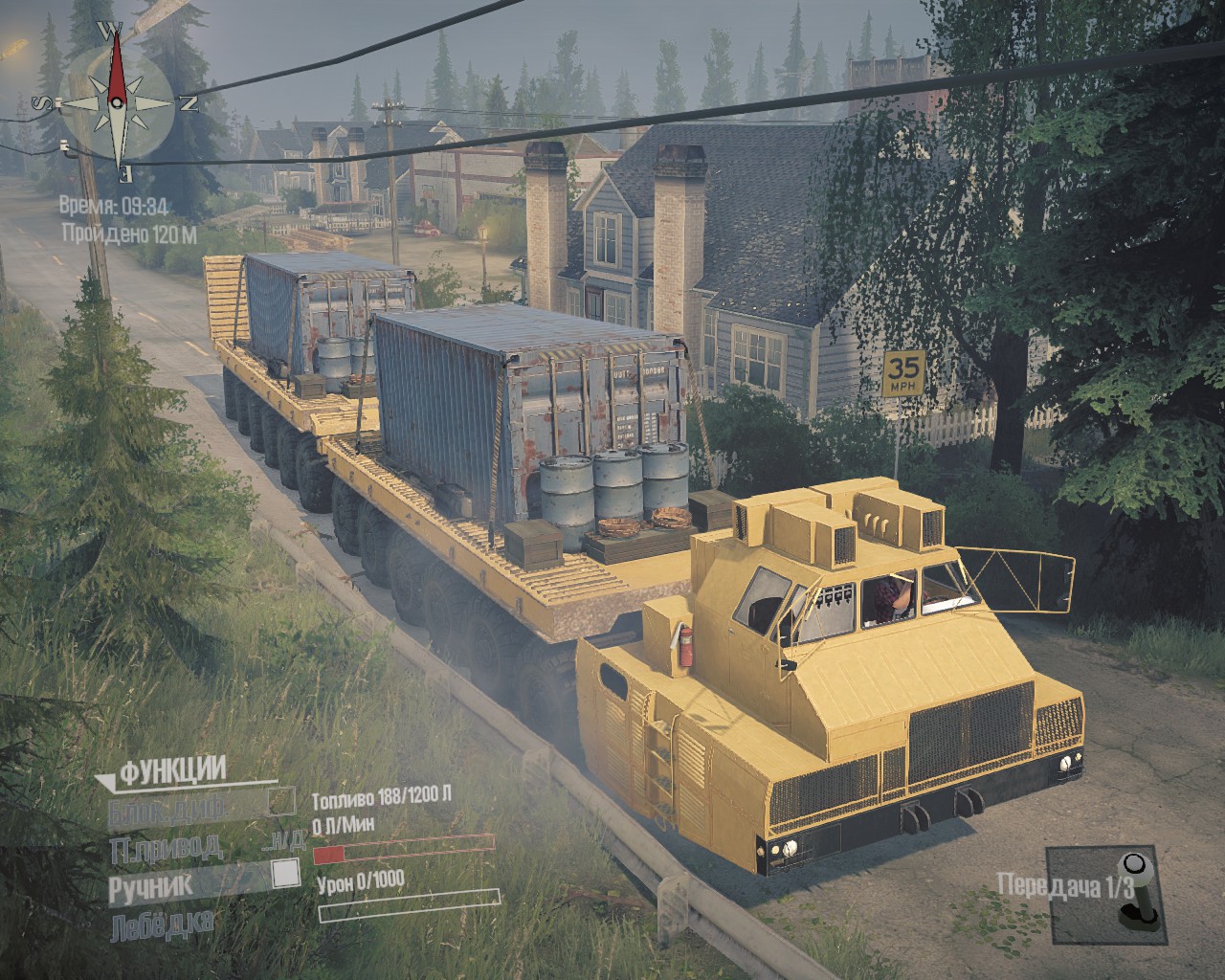This screenshot has height=980, width=1225.
Task: Select the Лебёдка winch function
Action: 162,925
